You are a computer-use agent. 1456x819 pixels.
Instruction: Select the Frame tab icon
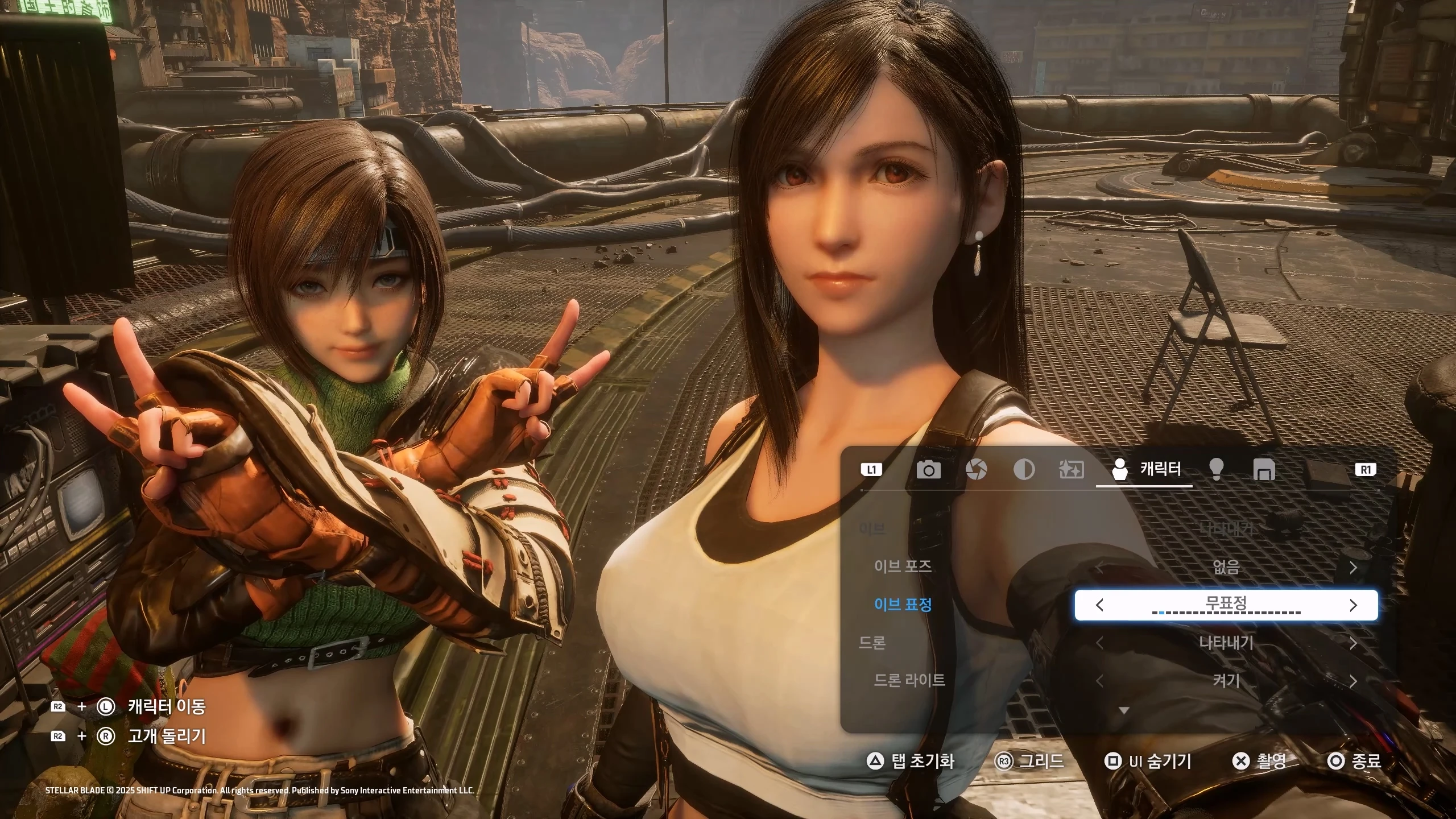point(1264,470)
